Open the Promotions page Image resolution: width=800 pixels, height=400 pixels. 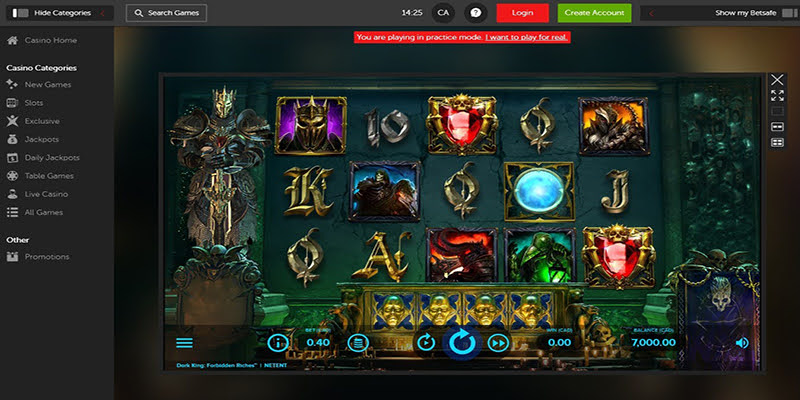[47, 257]
